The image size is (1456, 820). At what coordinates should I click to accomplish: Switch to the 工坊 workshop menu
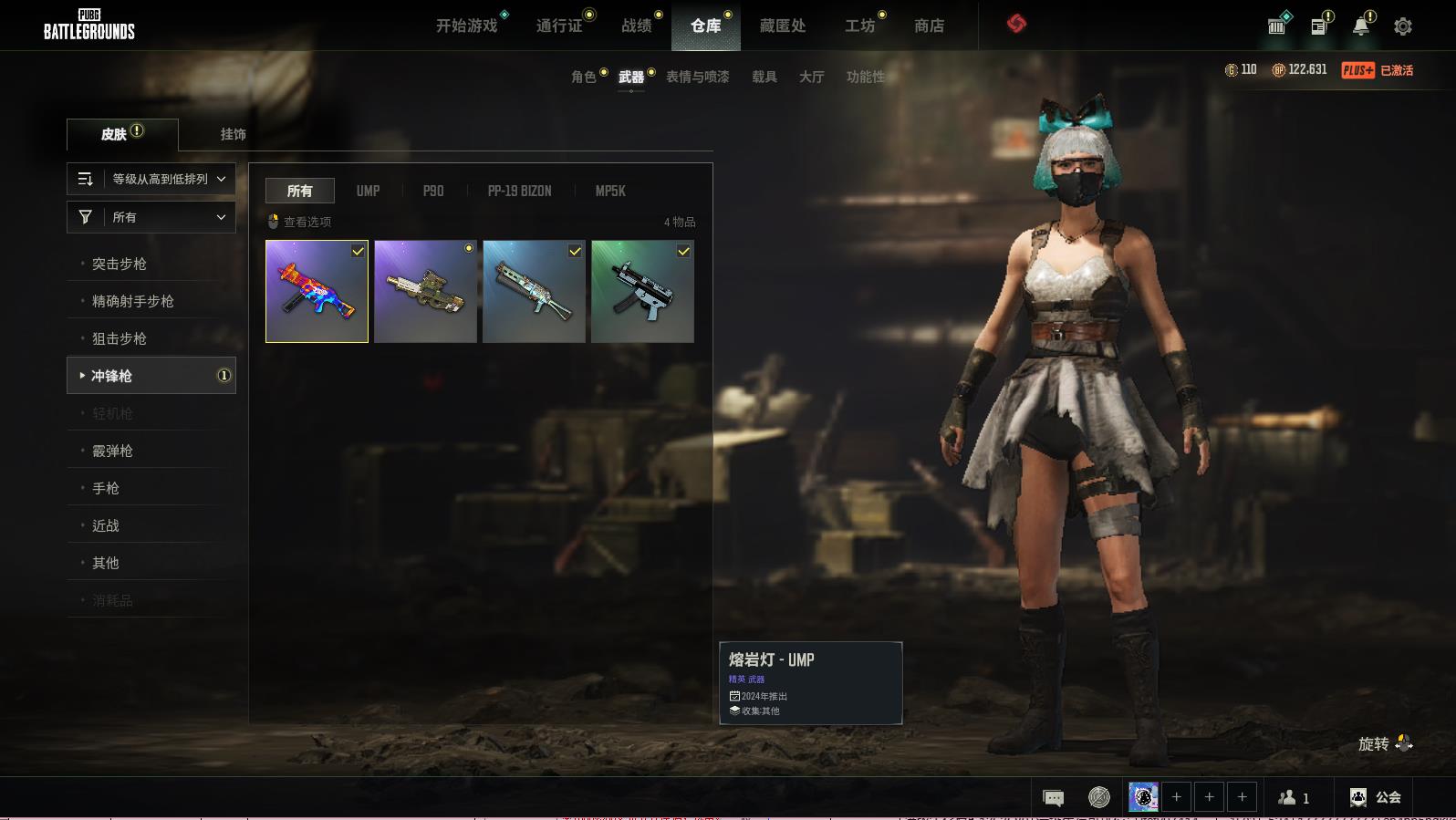point(859,26)
